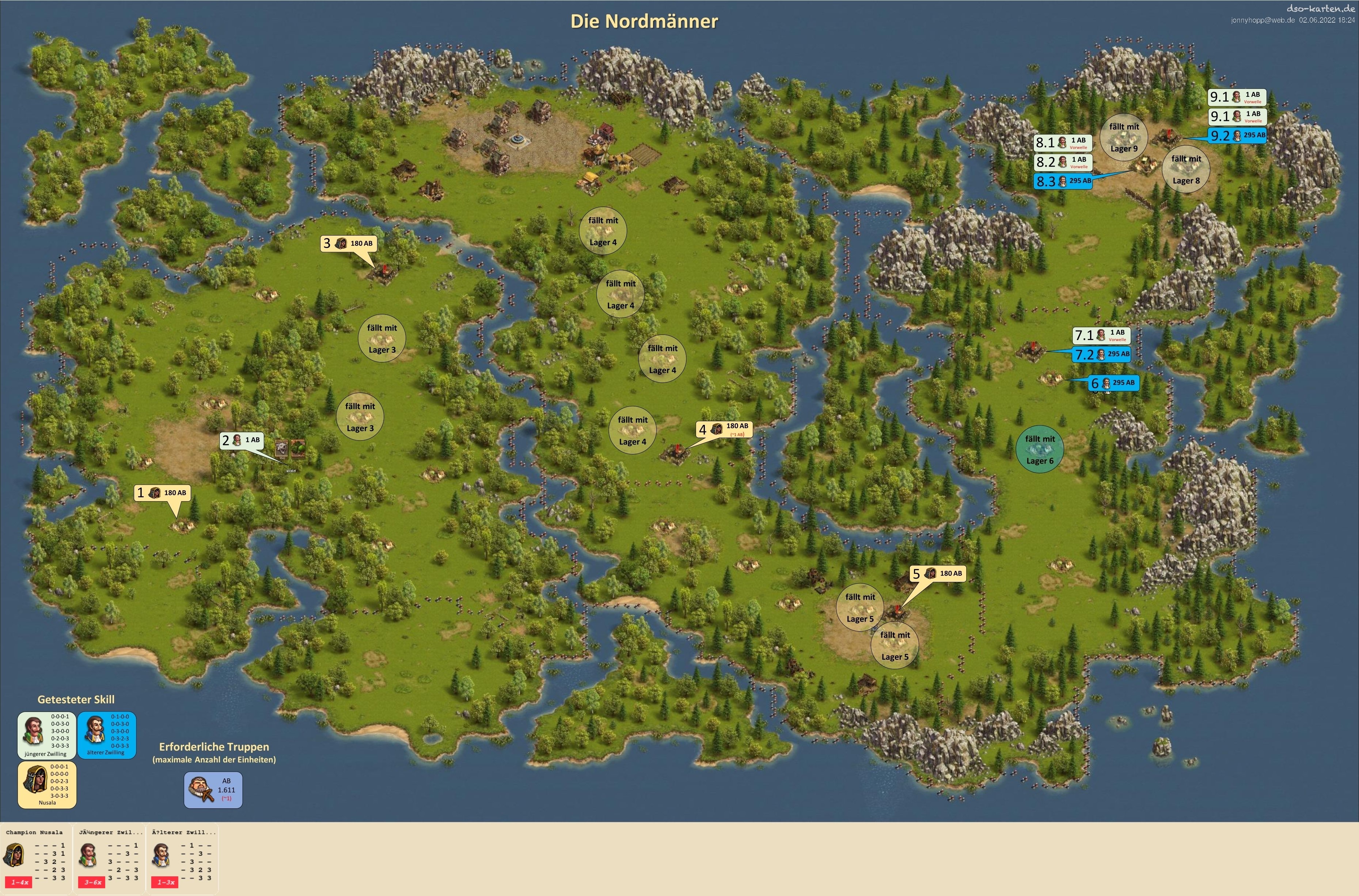Choose attack marker 4 with 180 AB
The height and width of the screenshot is (896, 1359).
pyautogui.click(x=724, y=429)
